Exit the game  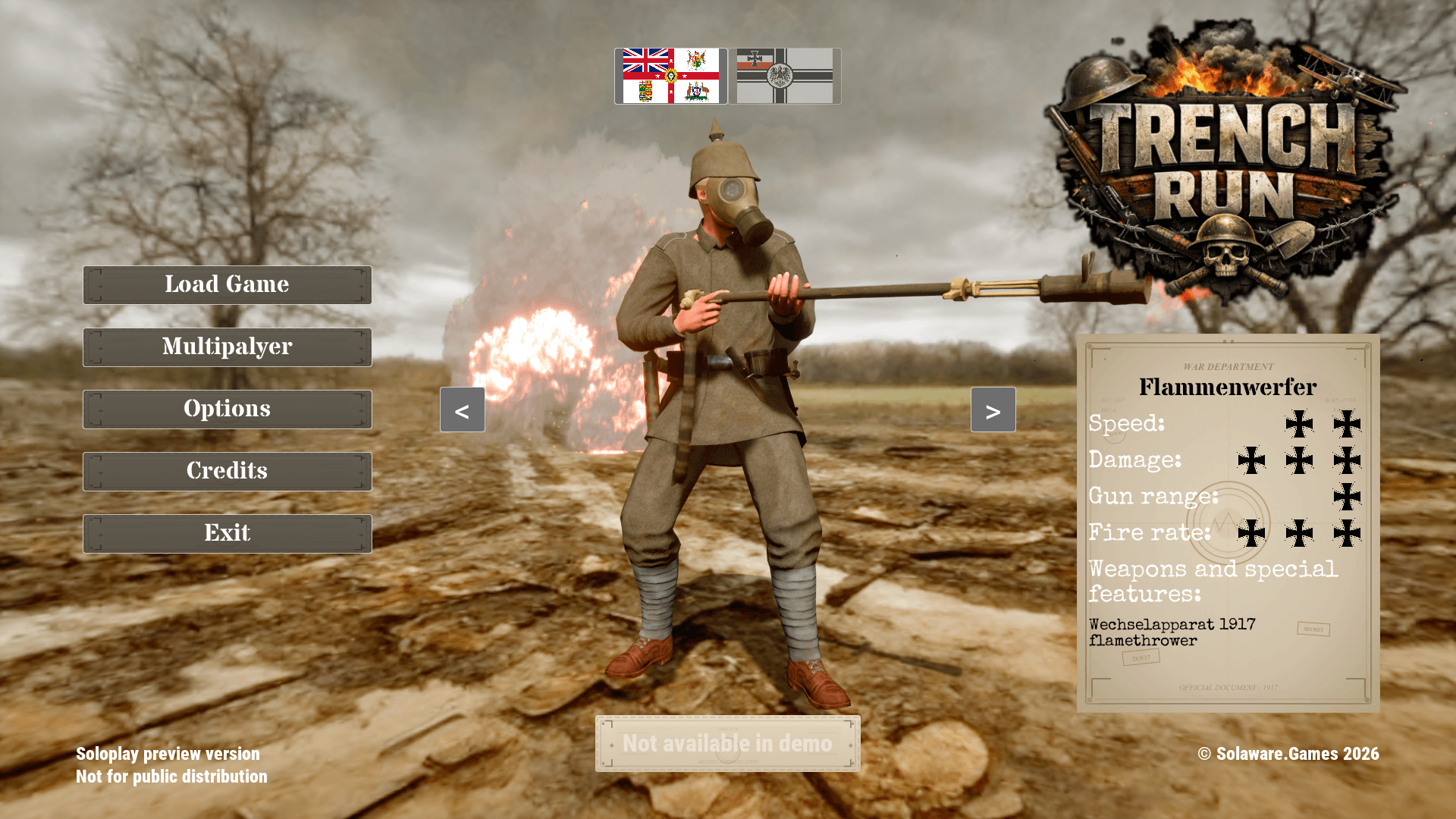pyautogui.click(x=227, y=534)
